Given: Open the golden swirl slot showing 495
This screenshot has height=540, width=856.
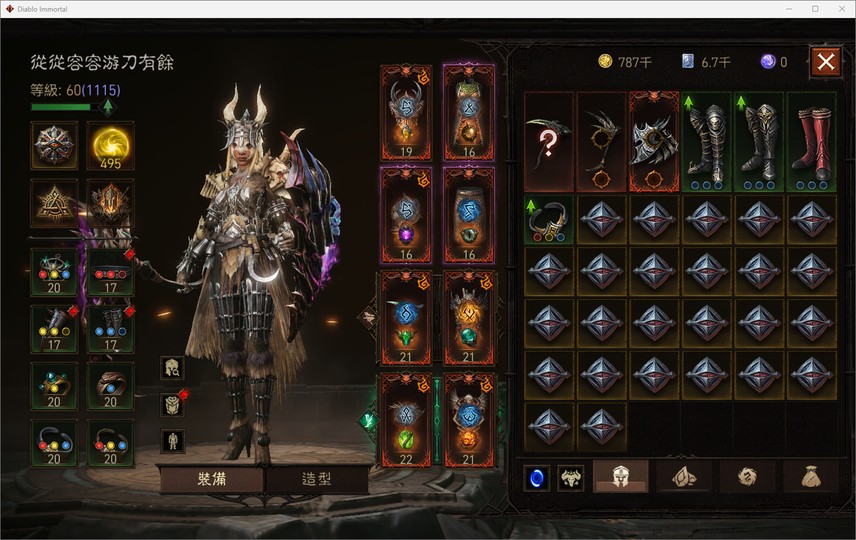Looking at the screenshot, I should (x=110, y=146).
